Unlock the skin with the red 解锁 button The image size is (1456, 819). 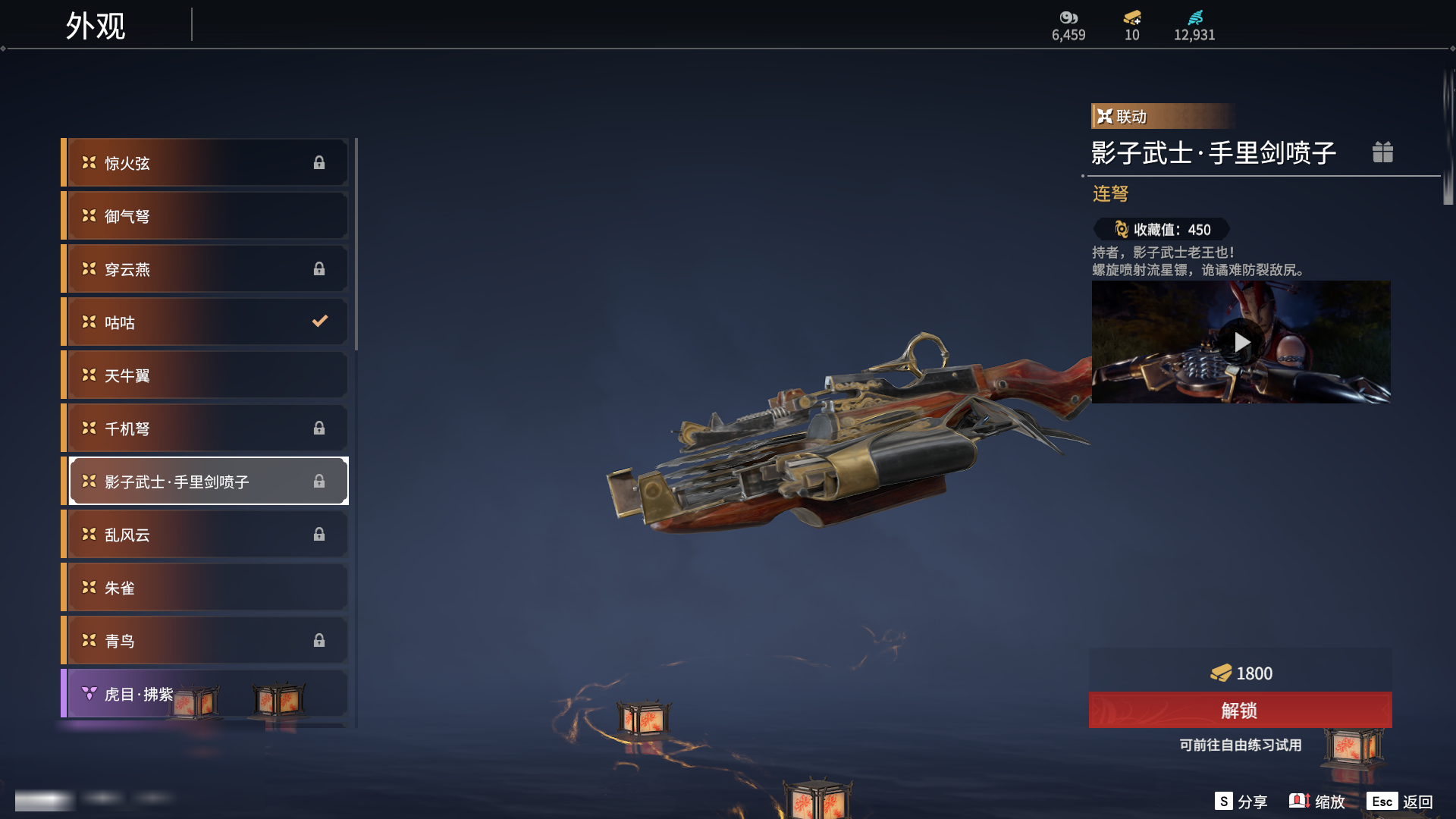[x=1240, y=711]
